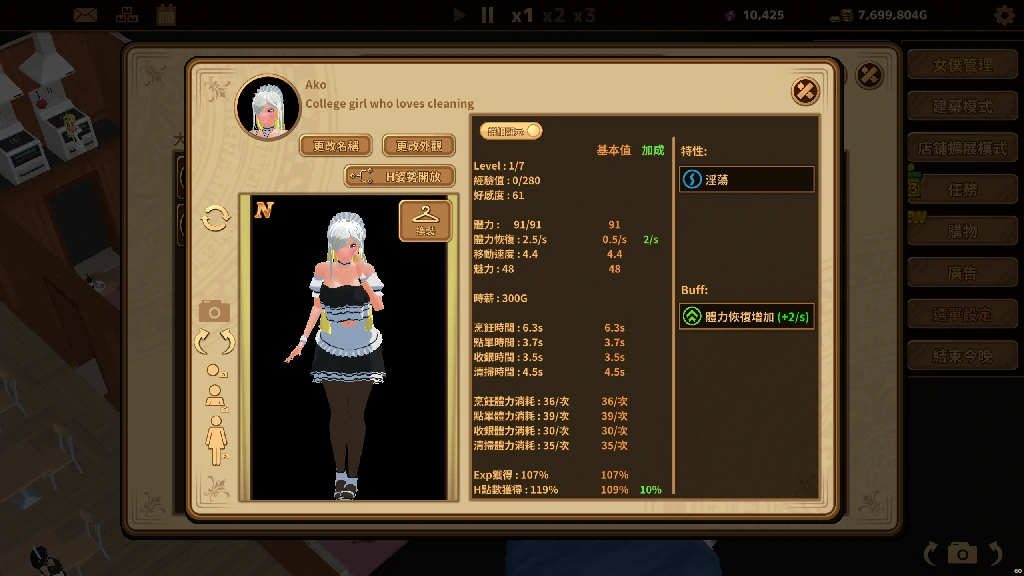
Task: Select the 淫蕩 trait entry
Action: click(x=746, y=179)
